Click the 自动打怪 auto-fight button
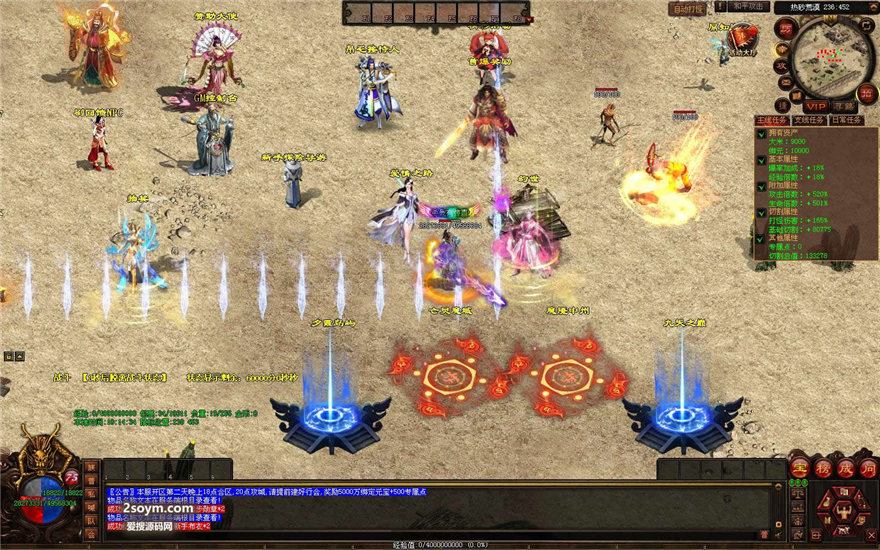This screenshot has height=550, width=880. 687,9
